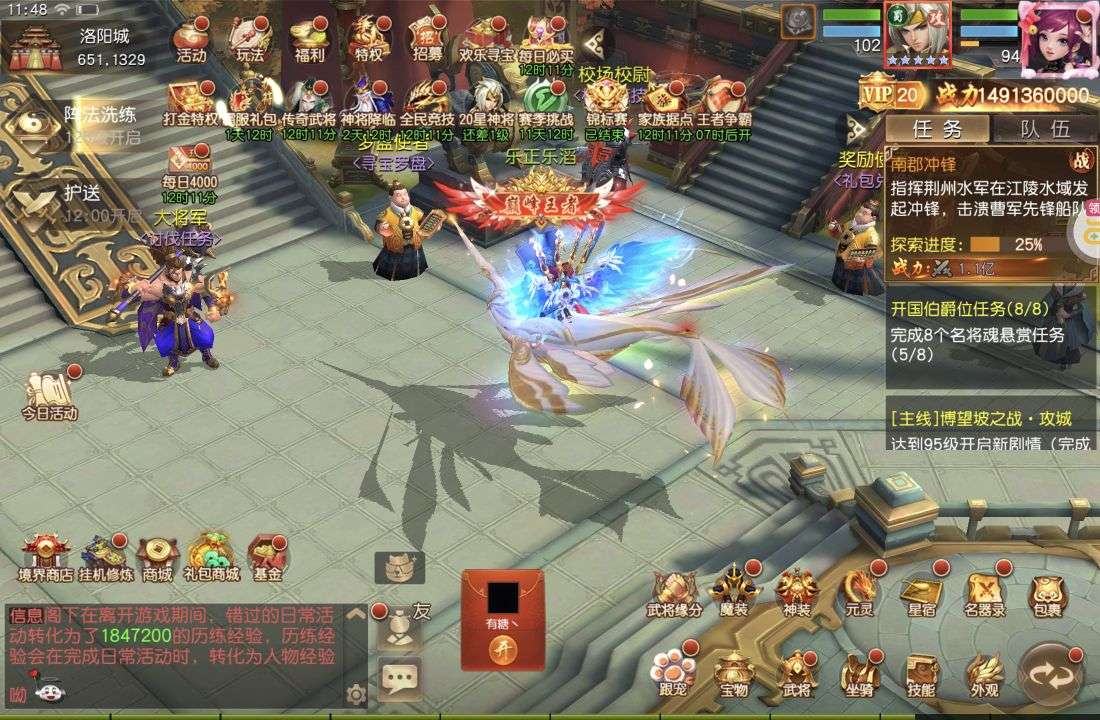Open the 境界商店 shop
The height and width of the screenshot is (720, 1100).
[x=45, y=558]
